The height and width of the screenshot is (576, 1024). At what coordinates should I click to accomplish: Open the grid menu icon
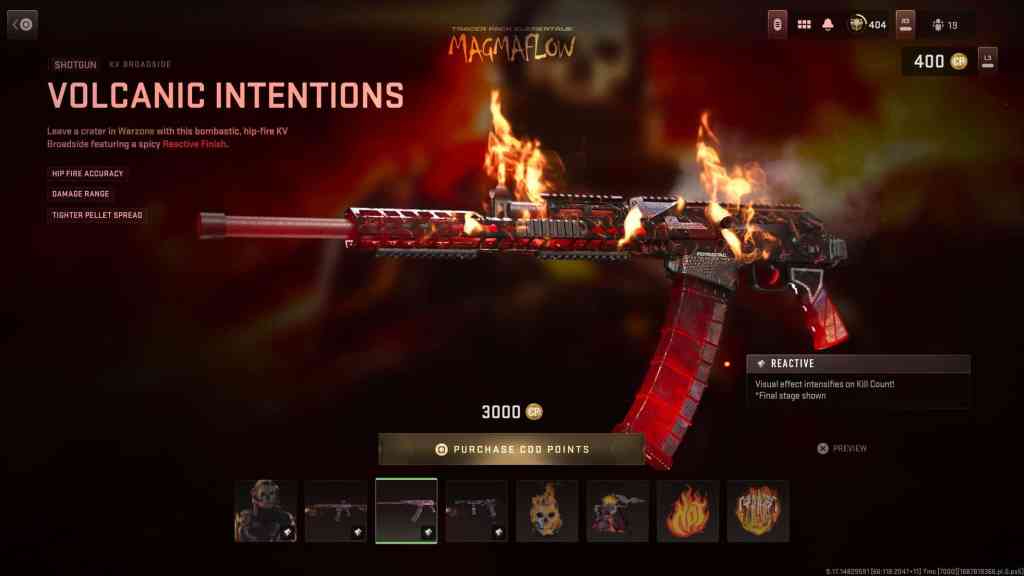coord(803,24)
